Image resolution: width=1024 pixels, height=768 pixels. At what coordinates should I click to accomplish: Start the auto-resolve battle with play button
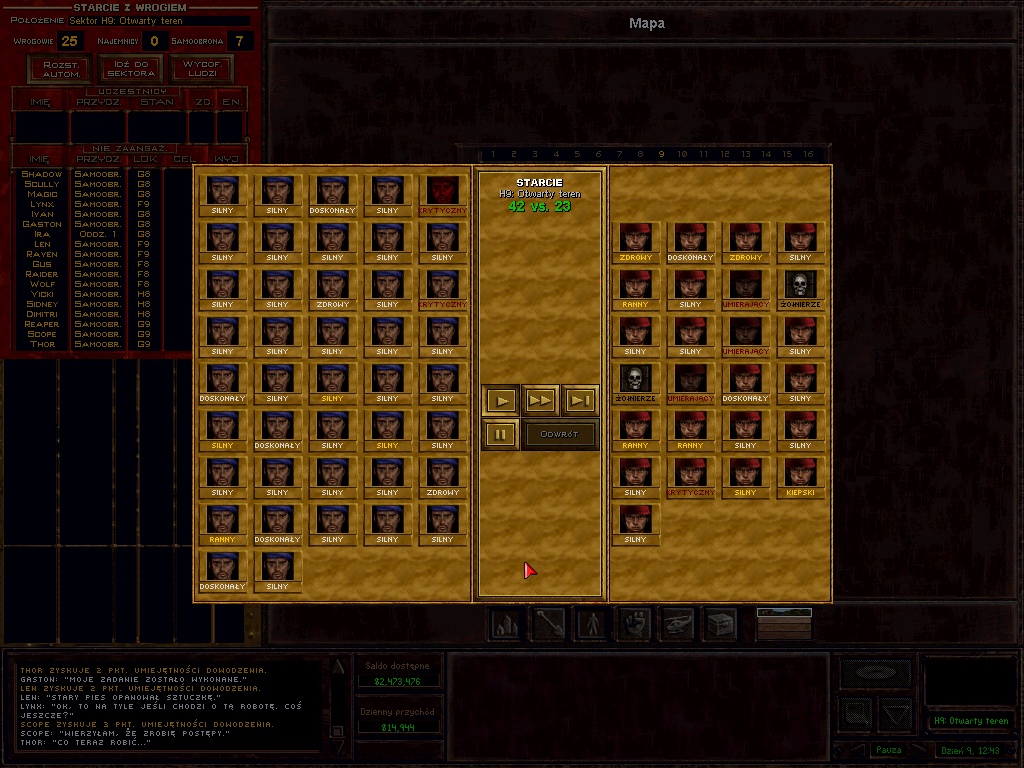coord(502,401)
